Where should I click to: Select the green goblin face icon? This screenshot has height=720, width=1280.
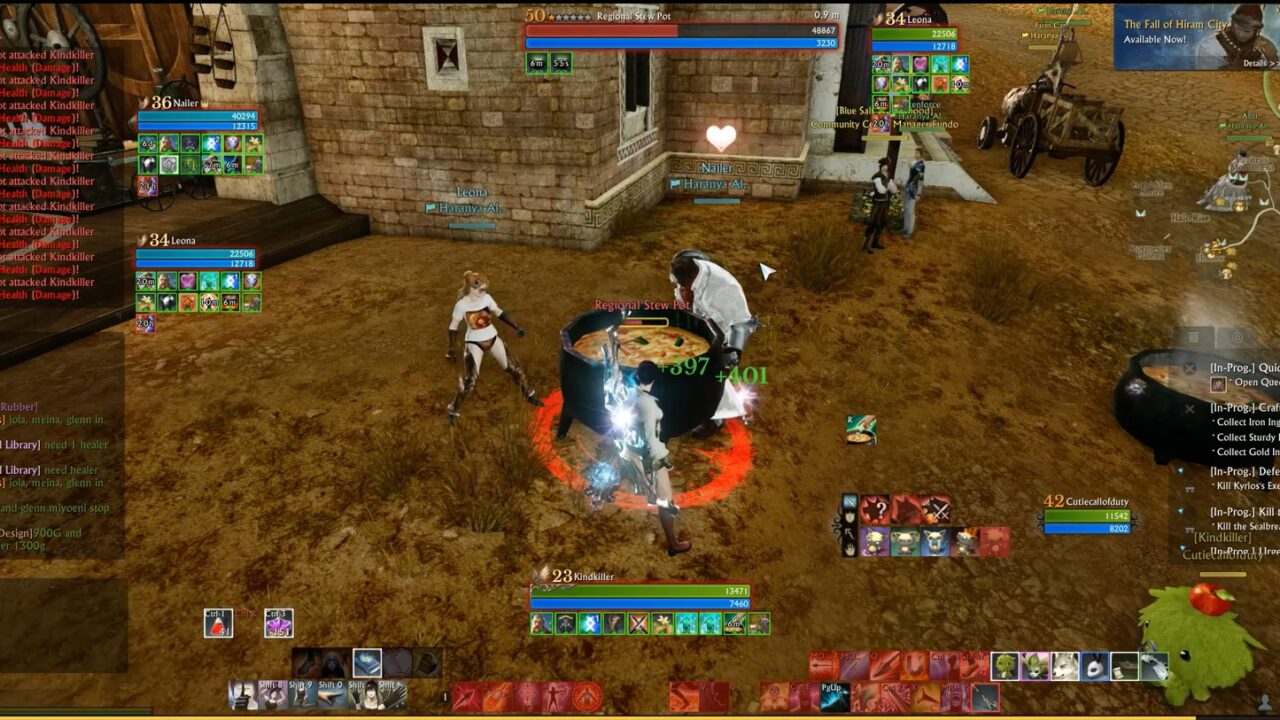point(1005,665)
